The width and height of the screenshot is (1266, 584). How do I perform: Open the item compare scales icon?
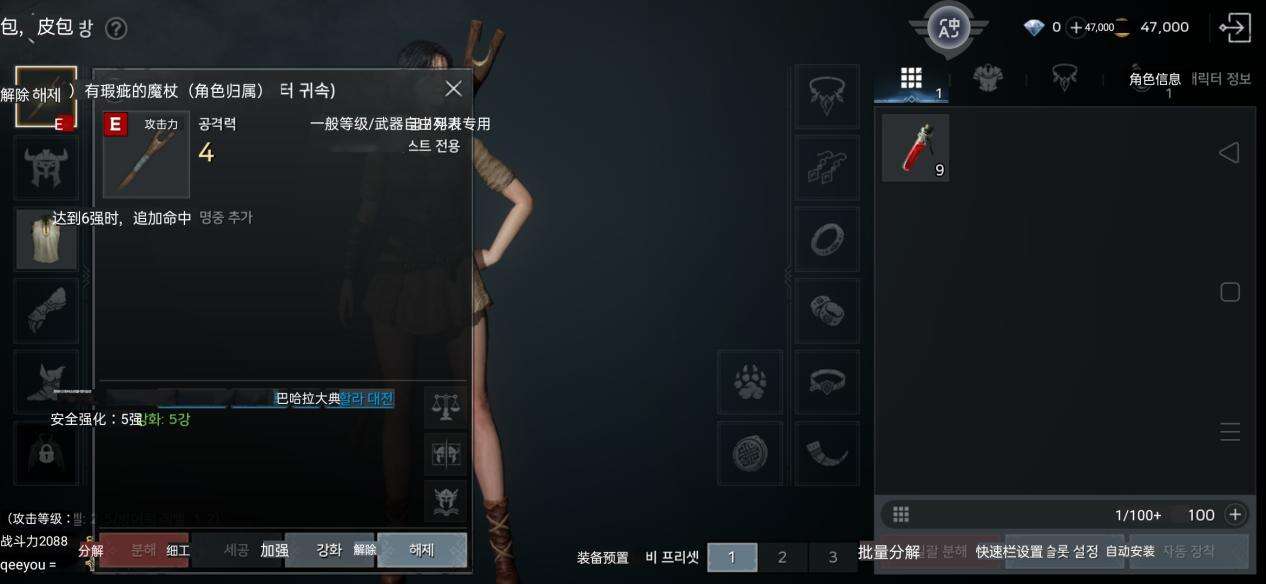pyautogui.click(x=445, y=407)
